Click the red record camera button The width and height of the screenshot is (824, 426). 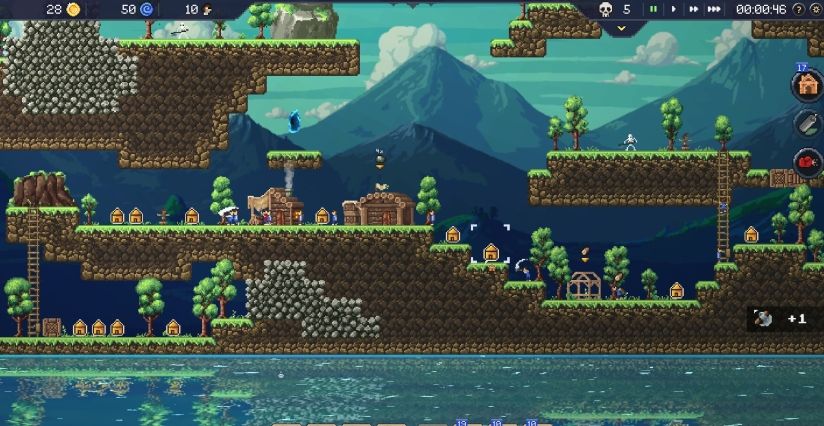807,161
